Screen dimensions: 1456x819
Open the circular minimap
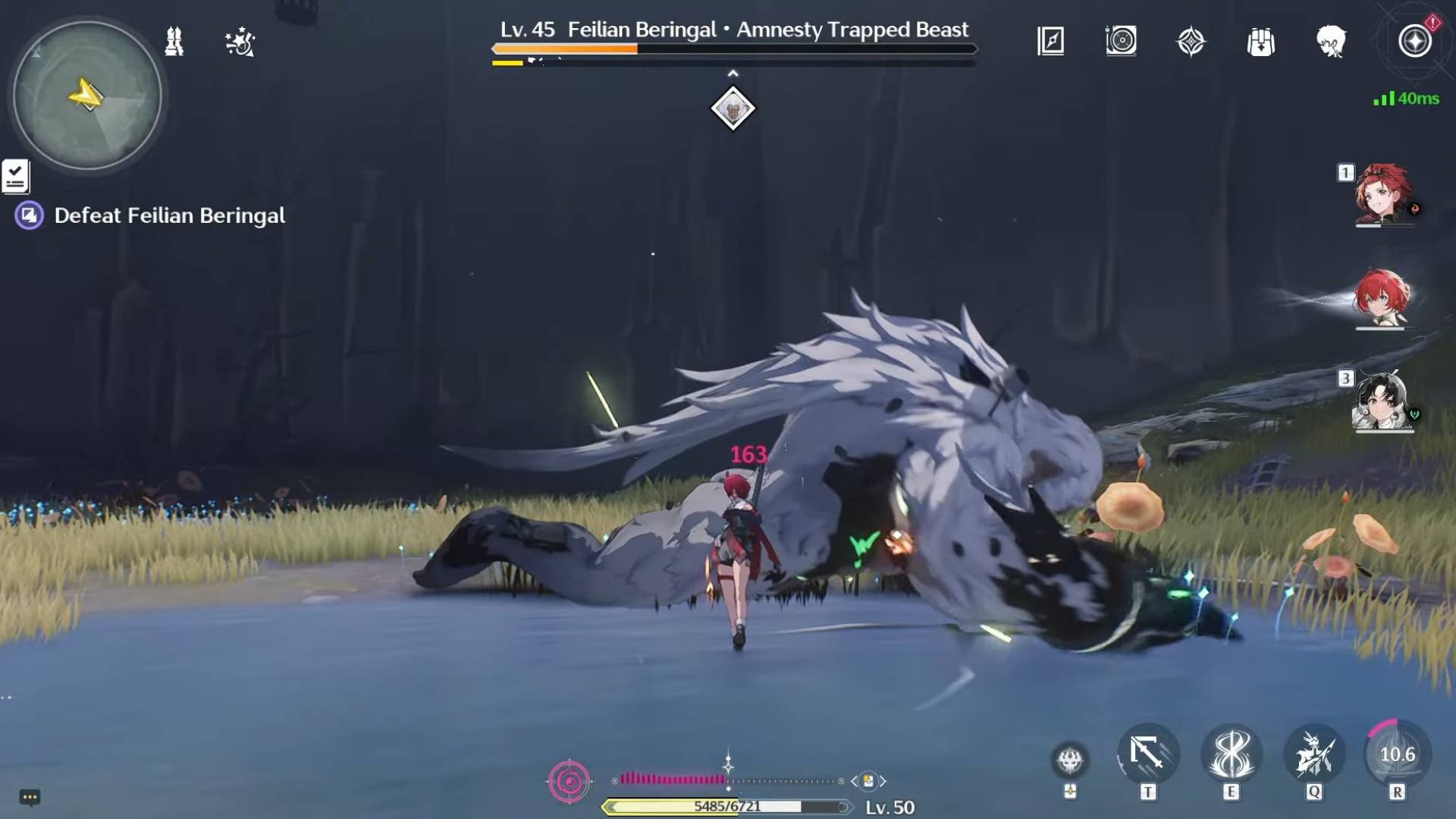coord(87,96)
